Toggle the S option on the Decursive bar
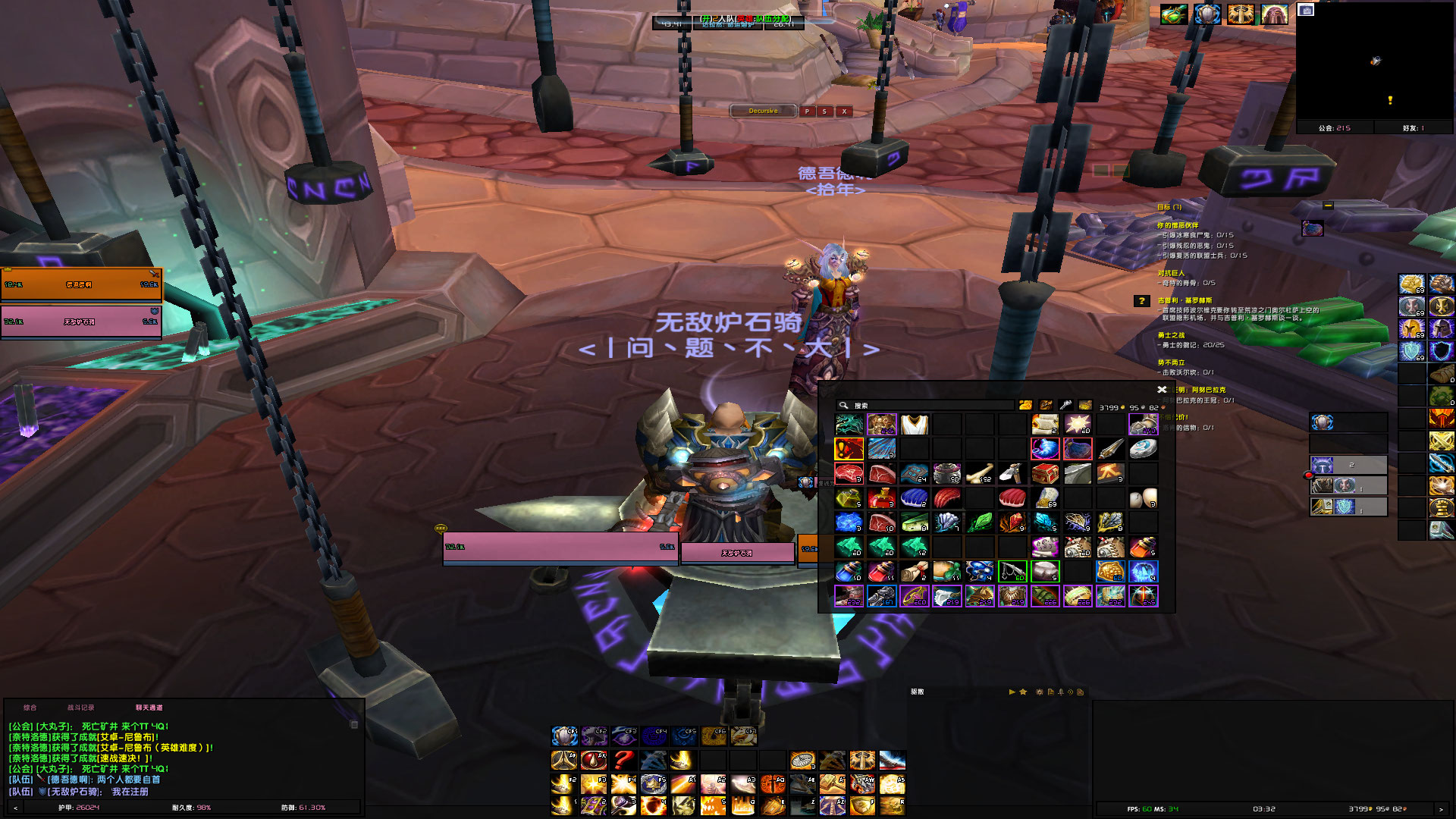Viewport: 1456px width, 819px height. click(824, 111)
